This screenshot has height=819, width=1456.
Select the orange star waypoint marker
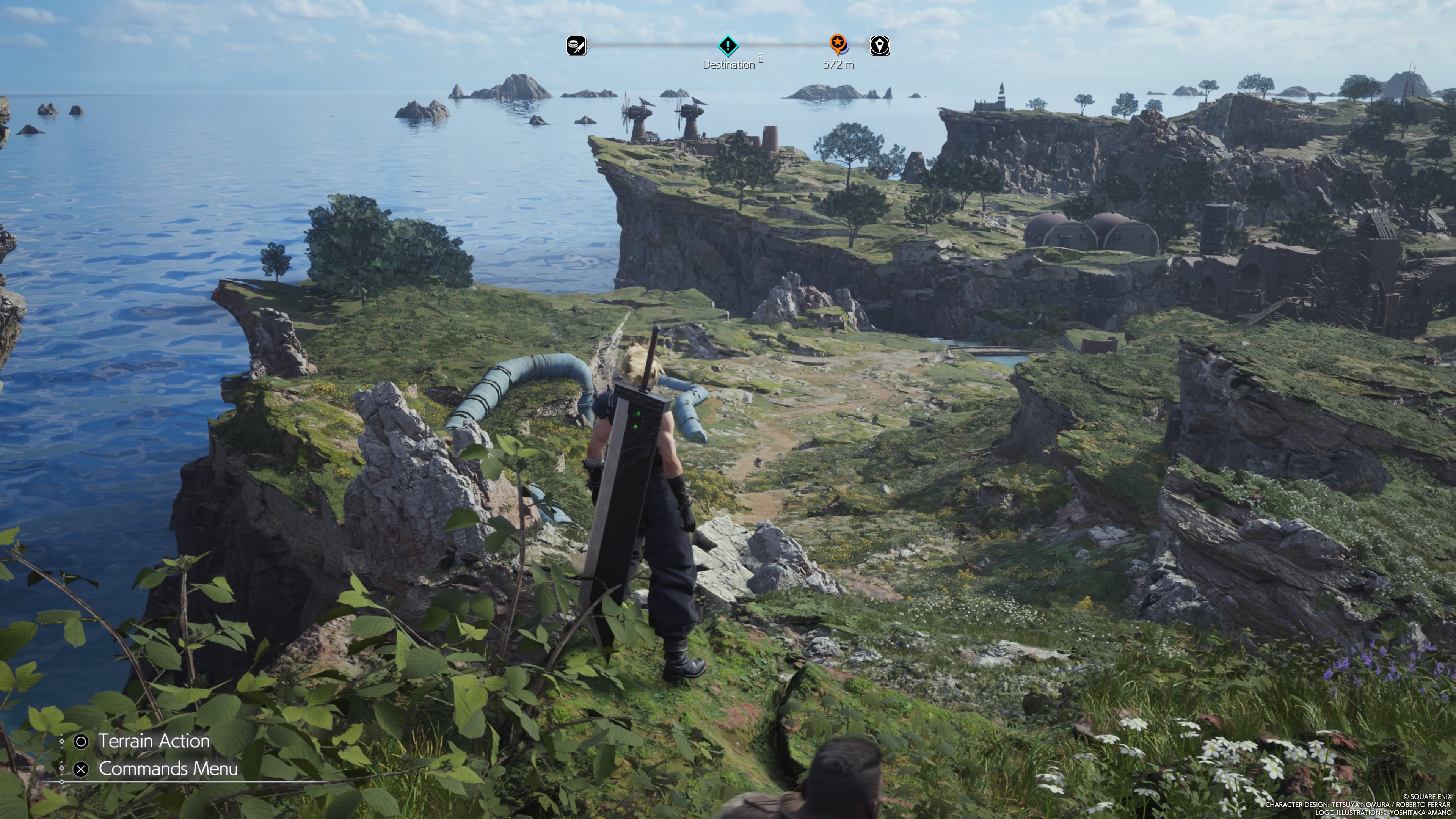[838, 43]
